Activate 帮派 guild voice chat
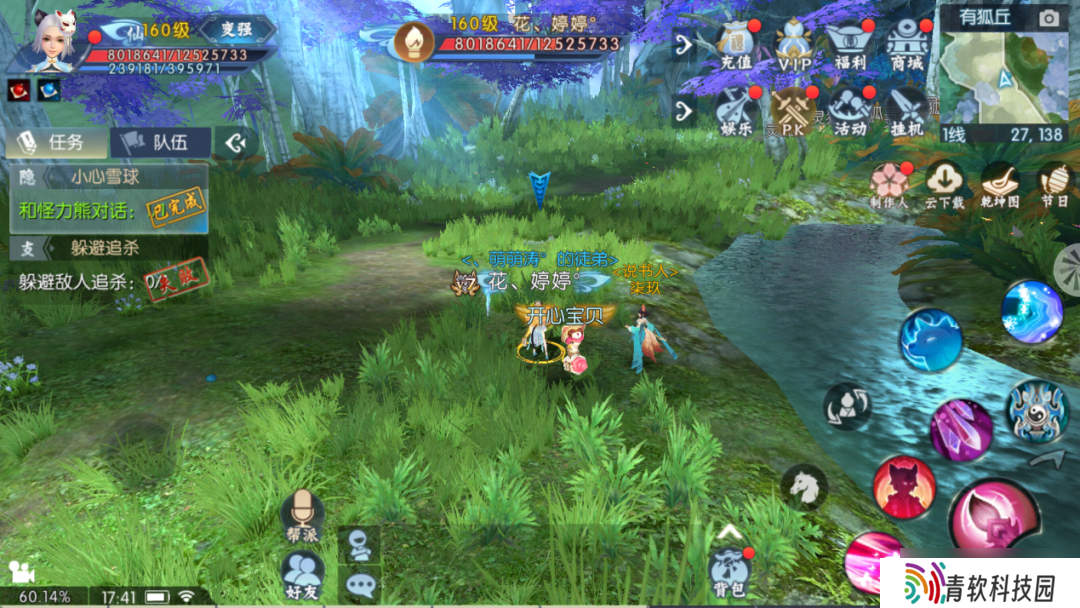The height and width of the screenshot is (608, 1080). pos(301,517)
